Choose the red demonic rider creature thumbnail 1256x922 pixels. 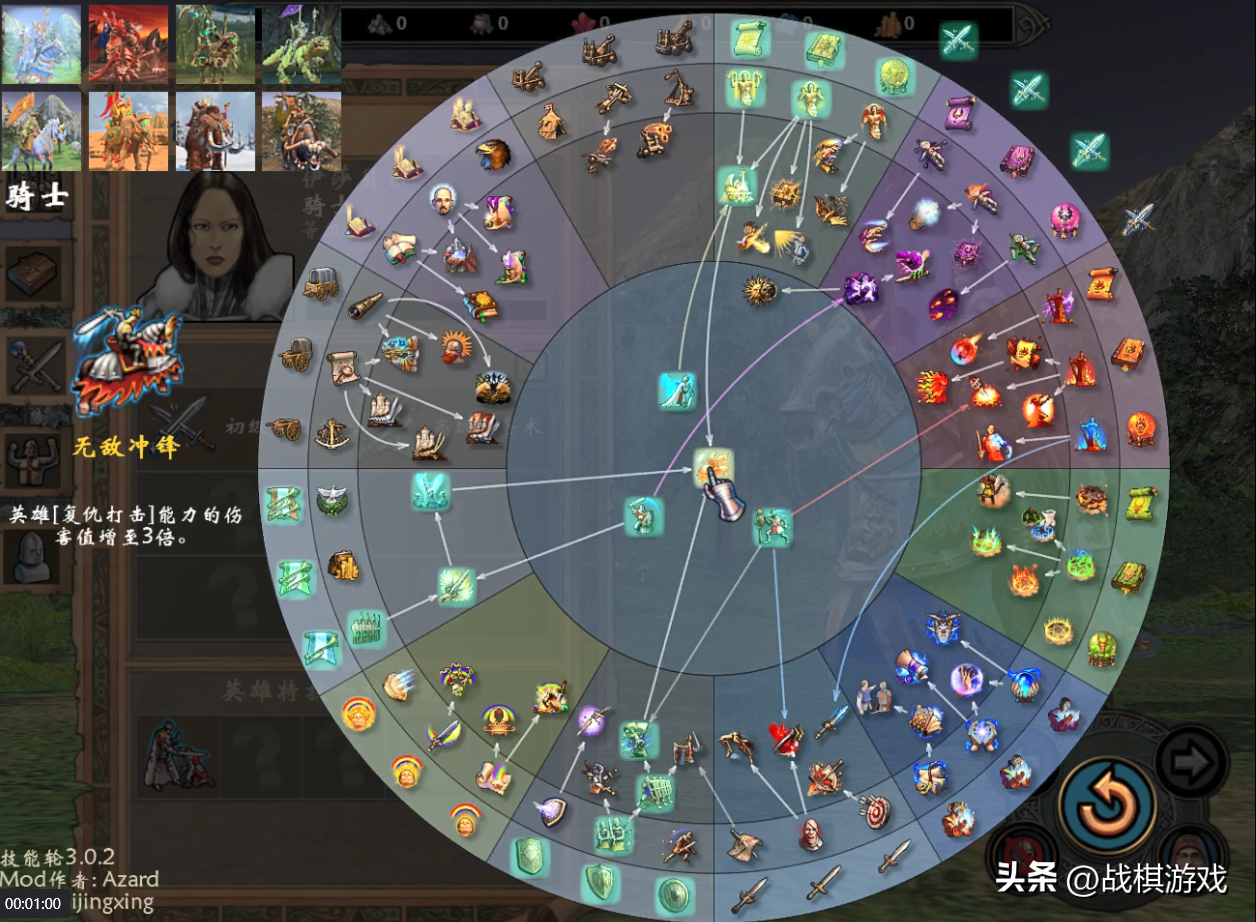[128, 44]
